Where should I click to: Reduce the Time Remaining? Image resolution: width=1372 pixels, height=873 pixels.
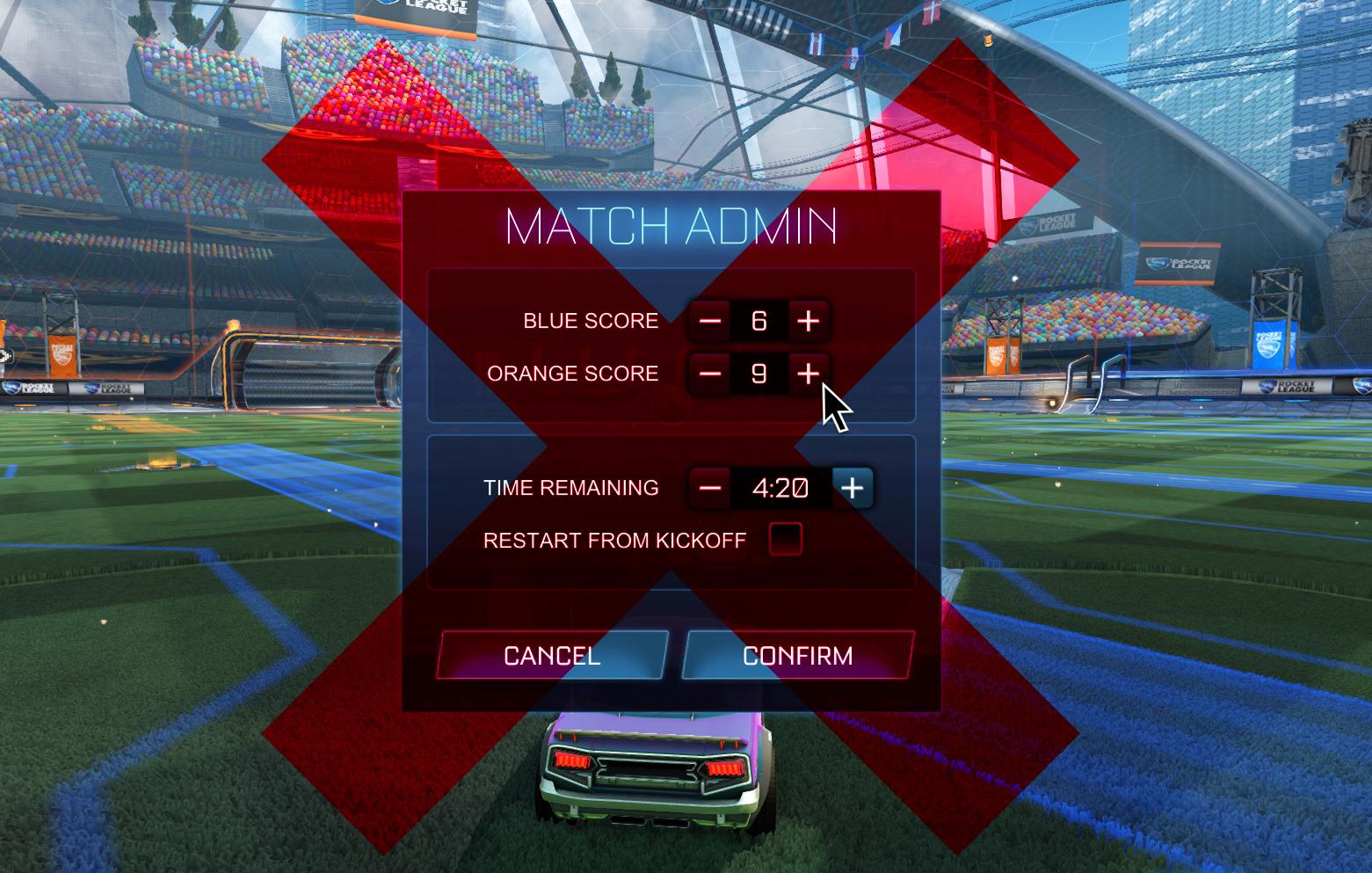[710, 487]
